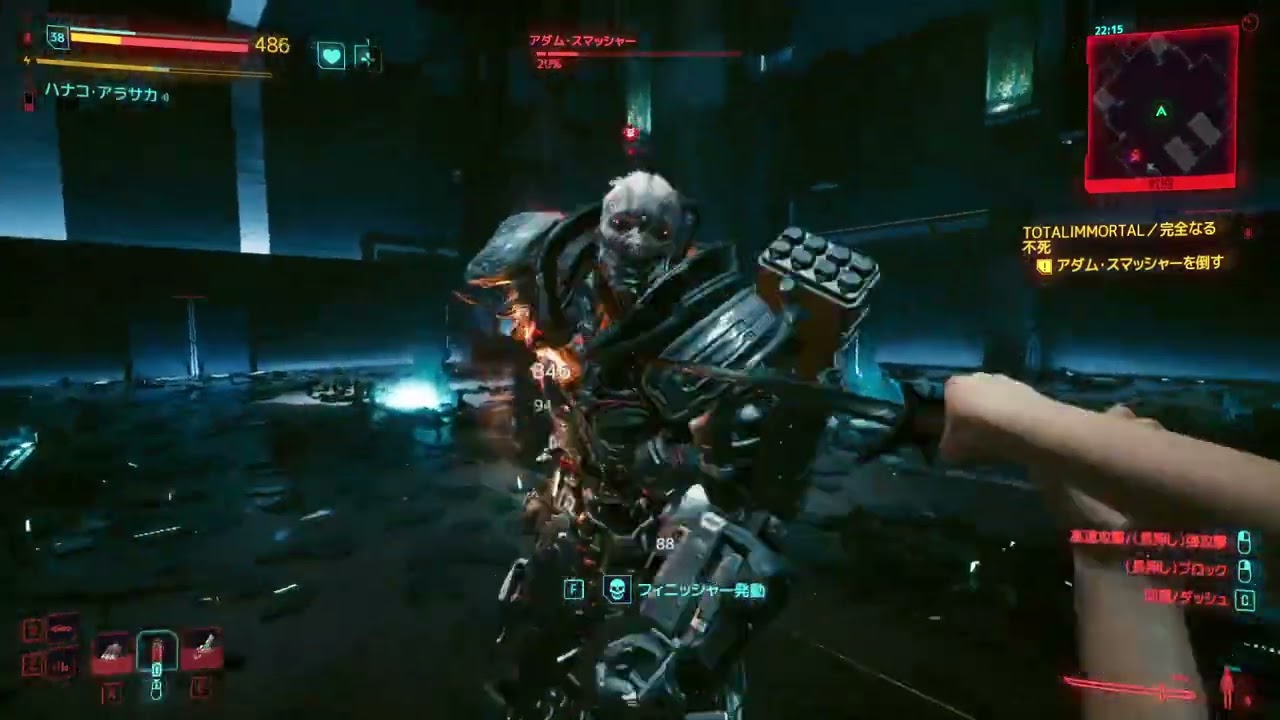Choose the grenade quick slot left of the highlighted one
The height and width of the screenshot is (720, 1280).
[x=112, y=652]
